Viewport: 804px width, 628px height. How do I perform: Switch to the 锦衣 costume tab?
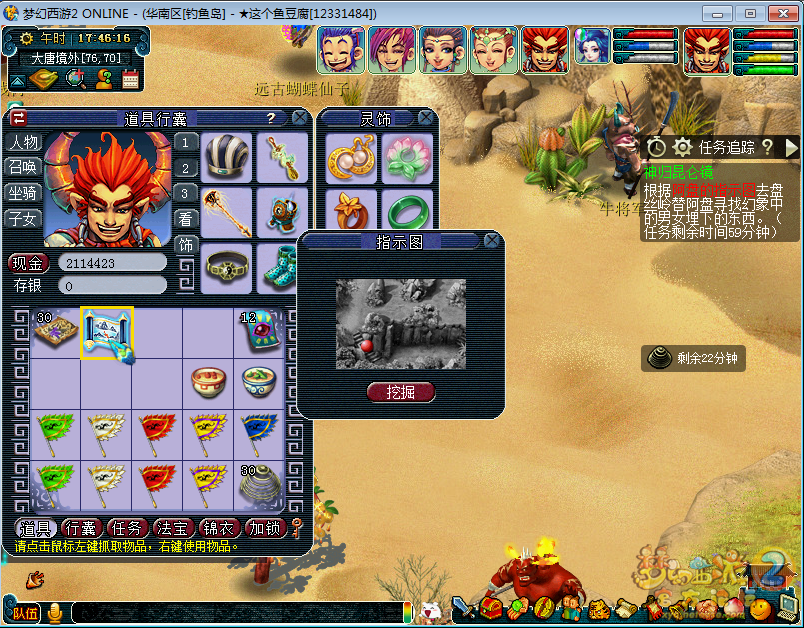click(x=219, y=528)
